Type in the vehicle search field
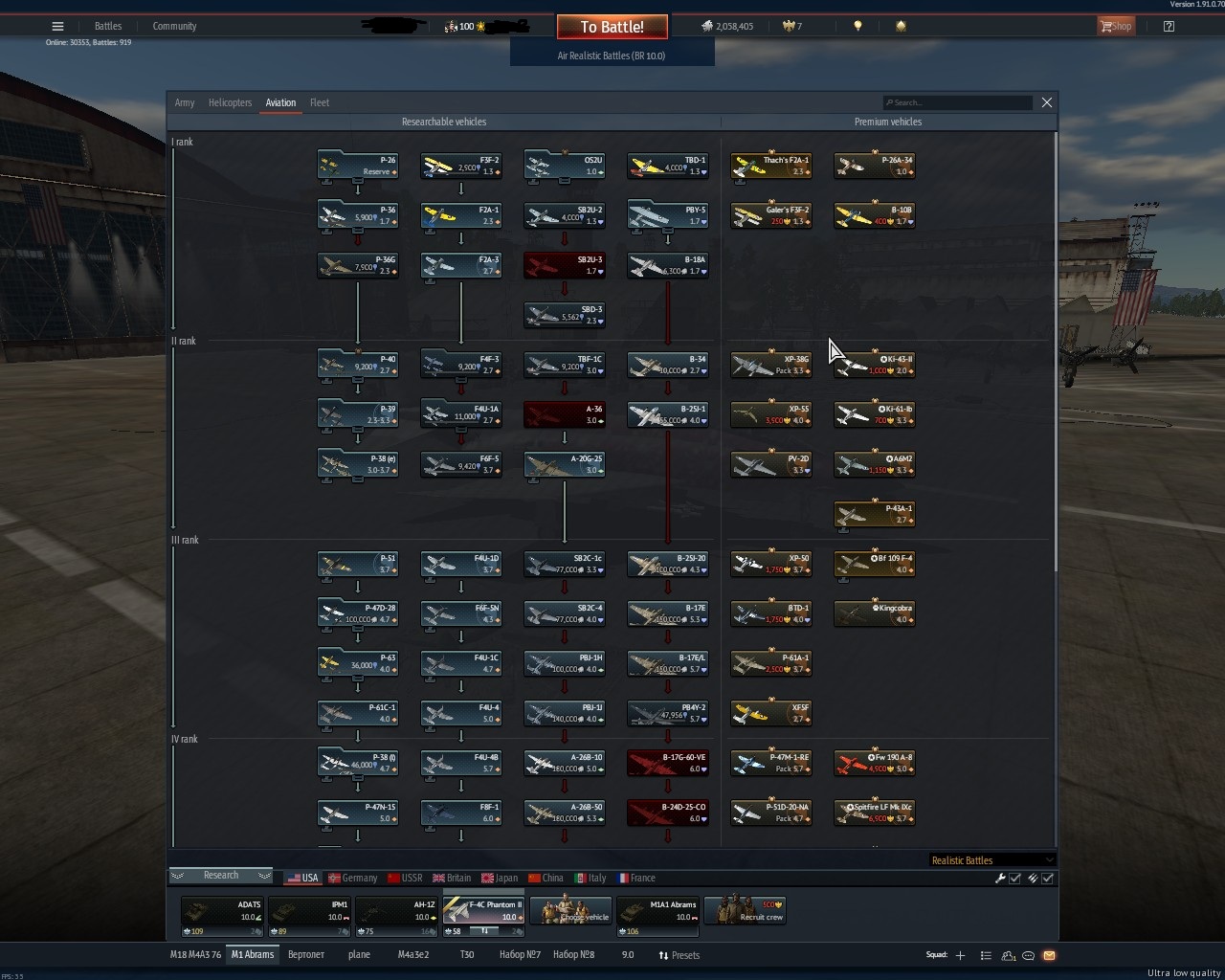 coord(957,102)
